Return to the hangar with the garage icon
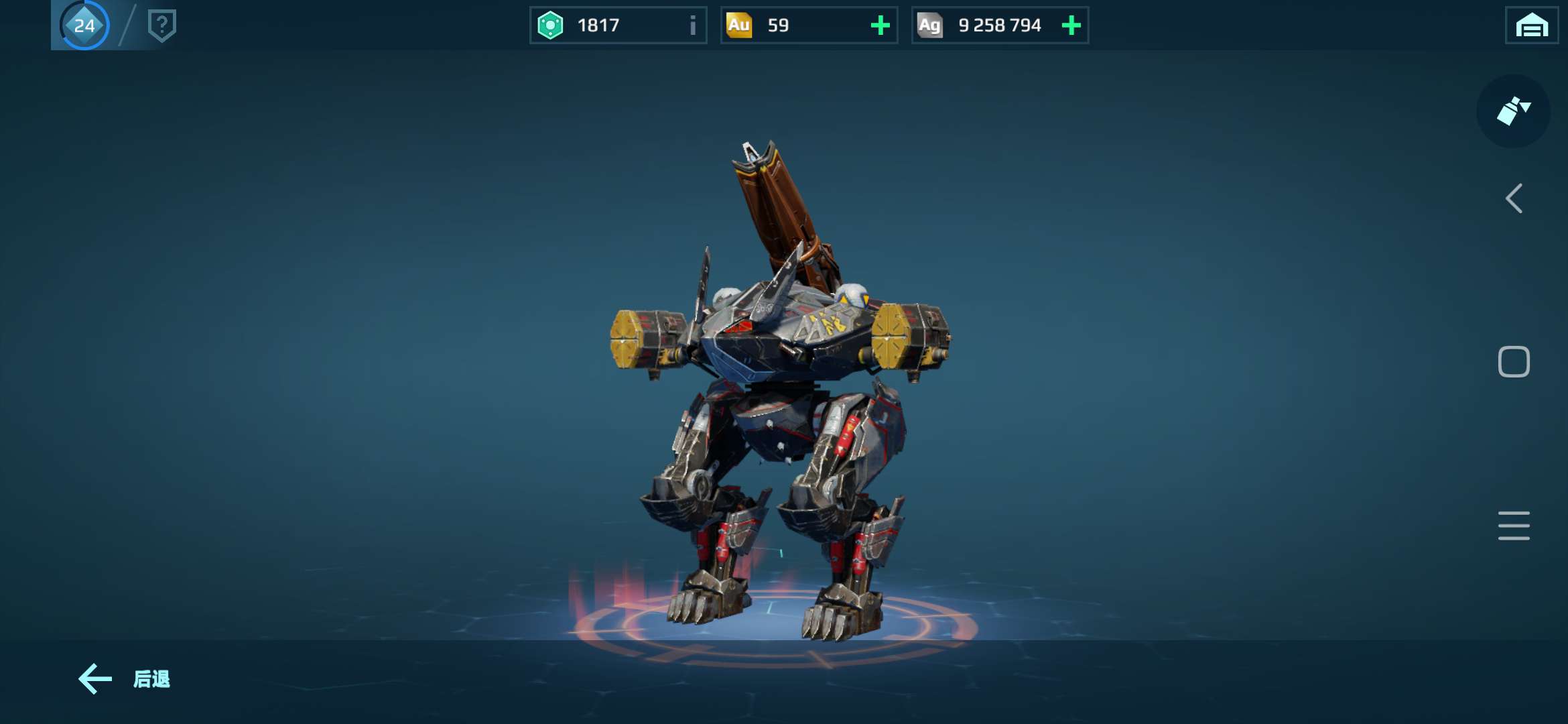This screenshot has height=724, width=1568. (1531, 26)
